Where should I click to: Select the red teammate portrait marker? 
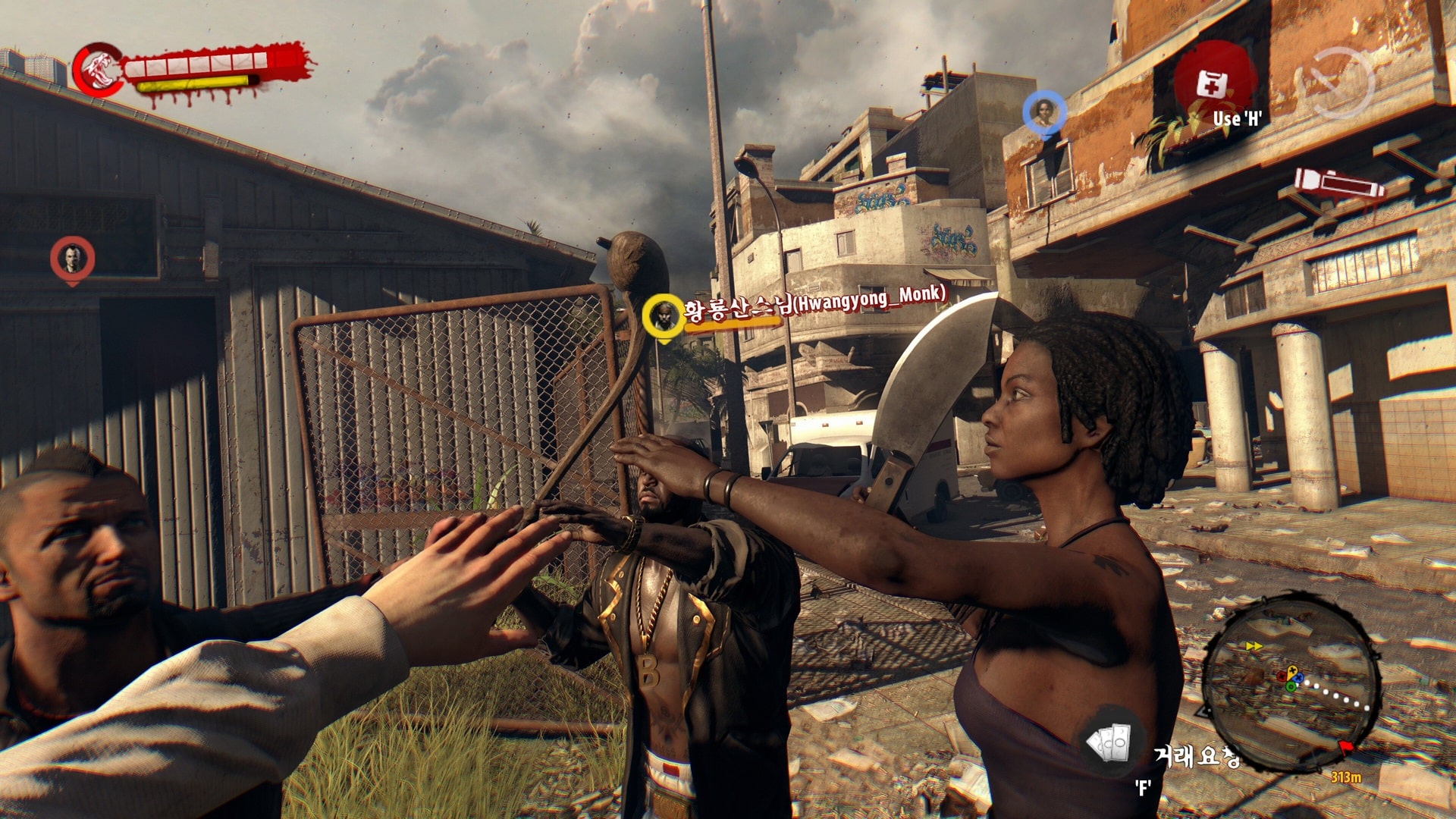72,259
